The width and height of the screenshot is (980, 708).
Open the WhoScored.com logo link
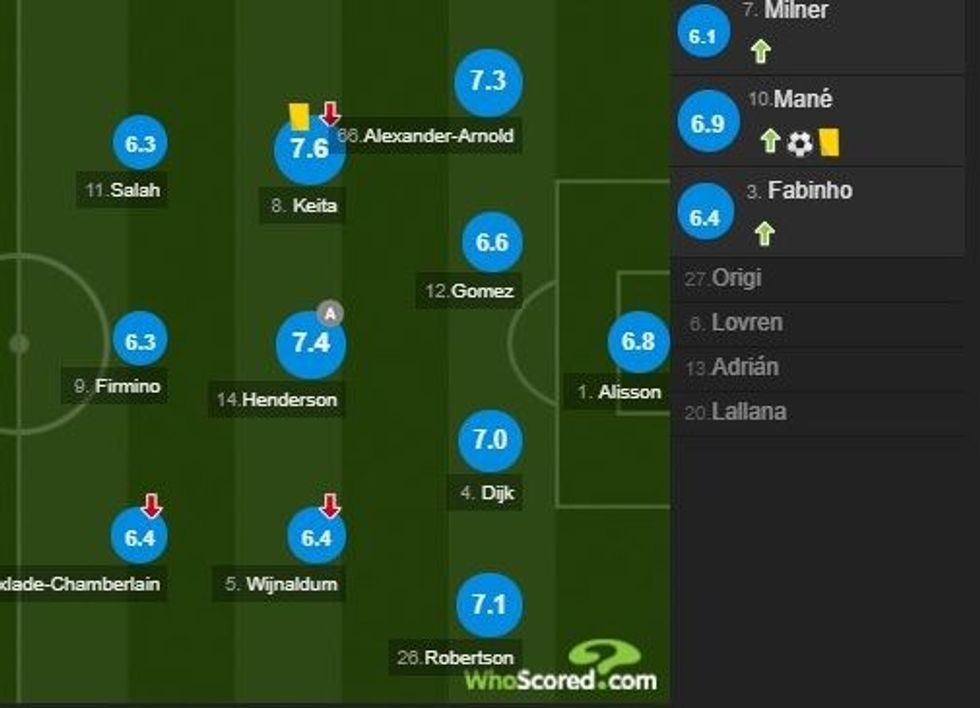(560, 670)
